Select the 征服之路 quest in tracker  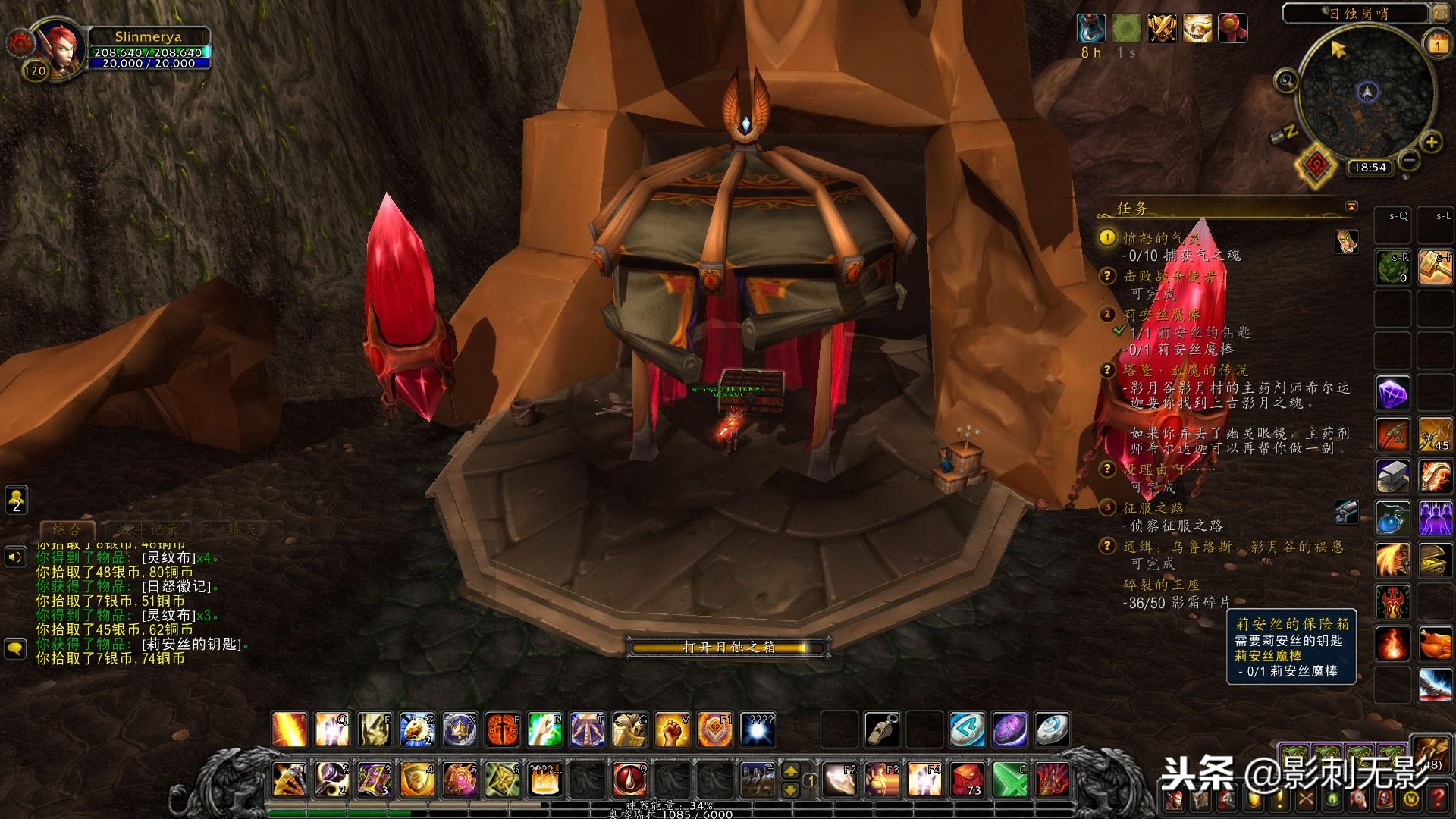tap(1153, 508)
